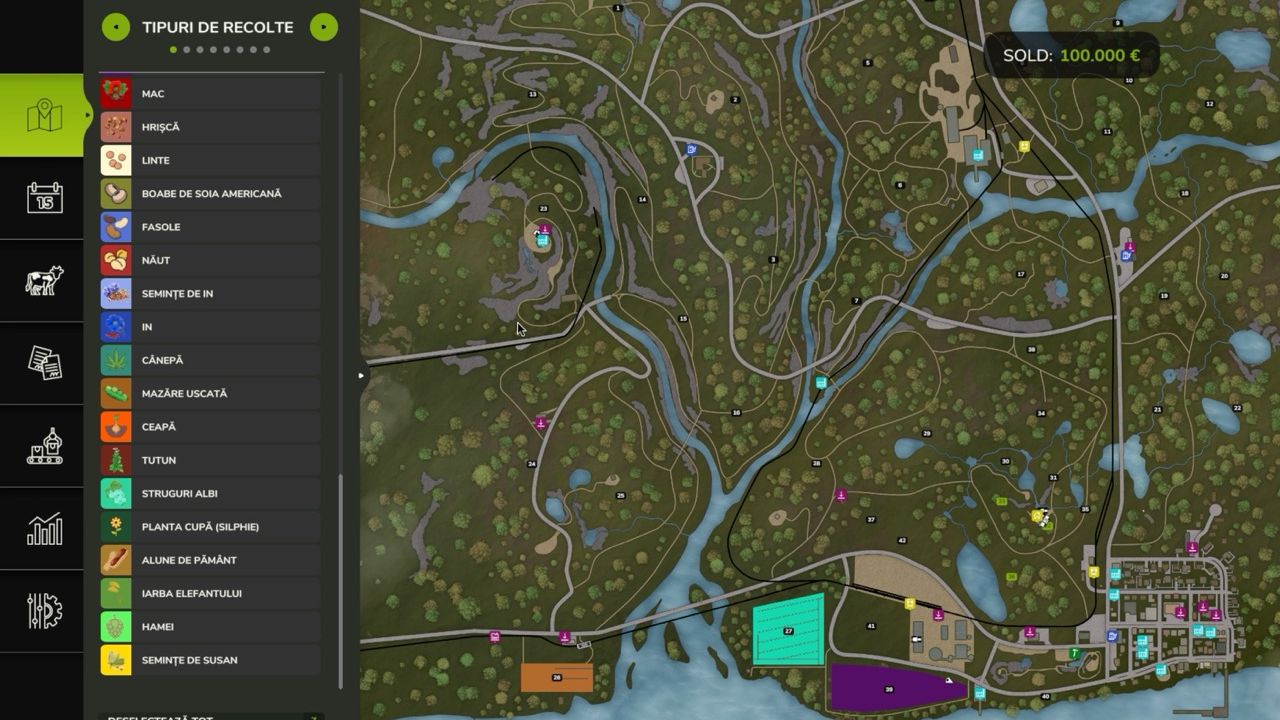Click the right green arrow for next filter category
This screenshot has height=720, width=1280.
tap(322, 27)
